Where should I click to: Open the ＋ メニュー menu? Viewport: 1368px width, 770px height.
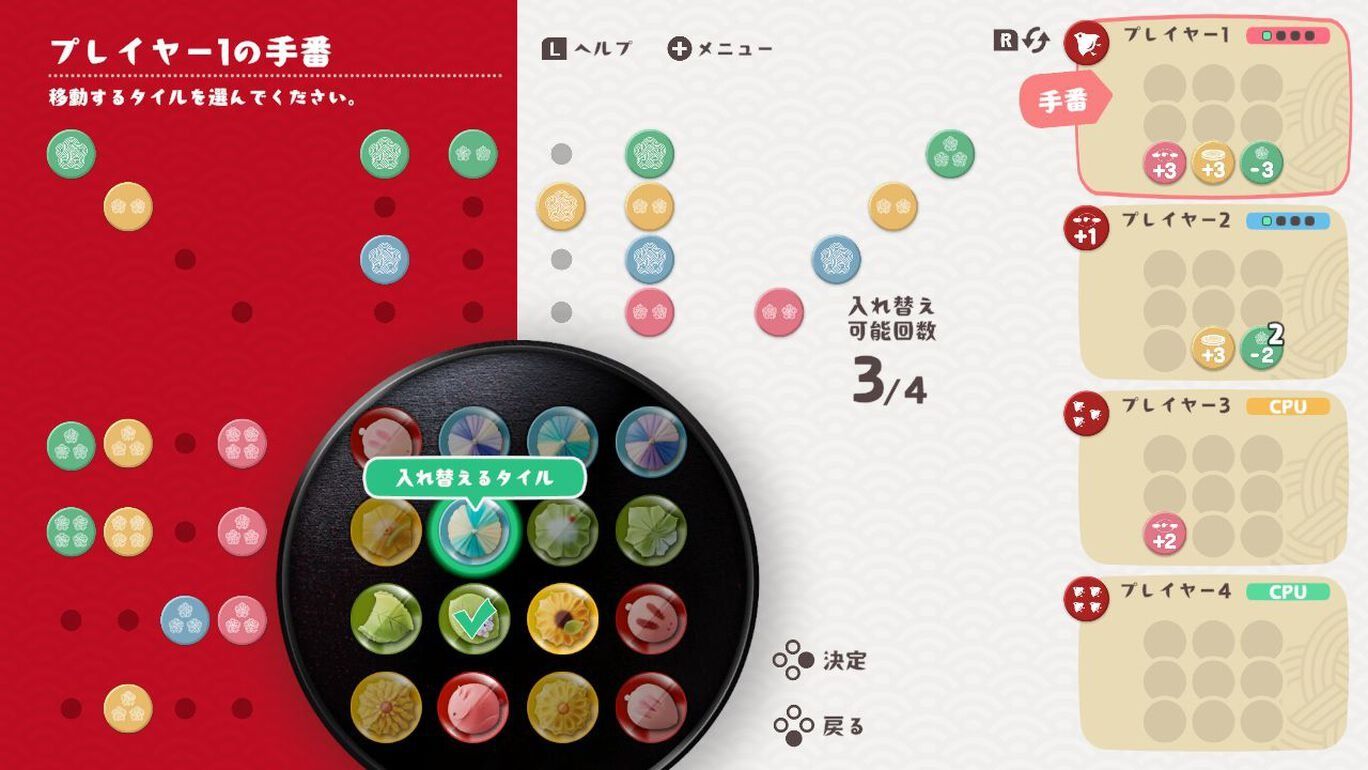(716, 47)
